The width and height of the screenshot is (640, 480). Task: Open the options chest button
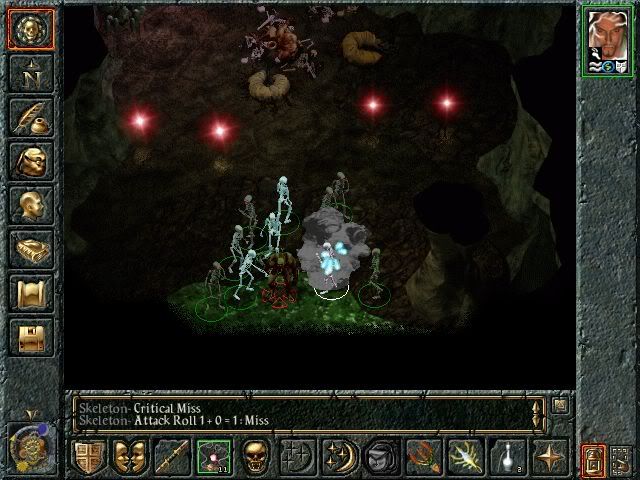pos(31,336)
